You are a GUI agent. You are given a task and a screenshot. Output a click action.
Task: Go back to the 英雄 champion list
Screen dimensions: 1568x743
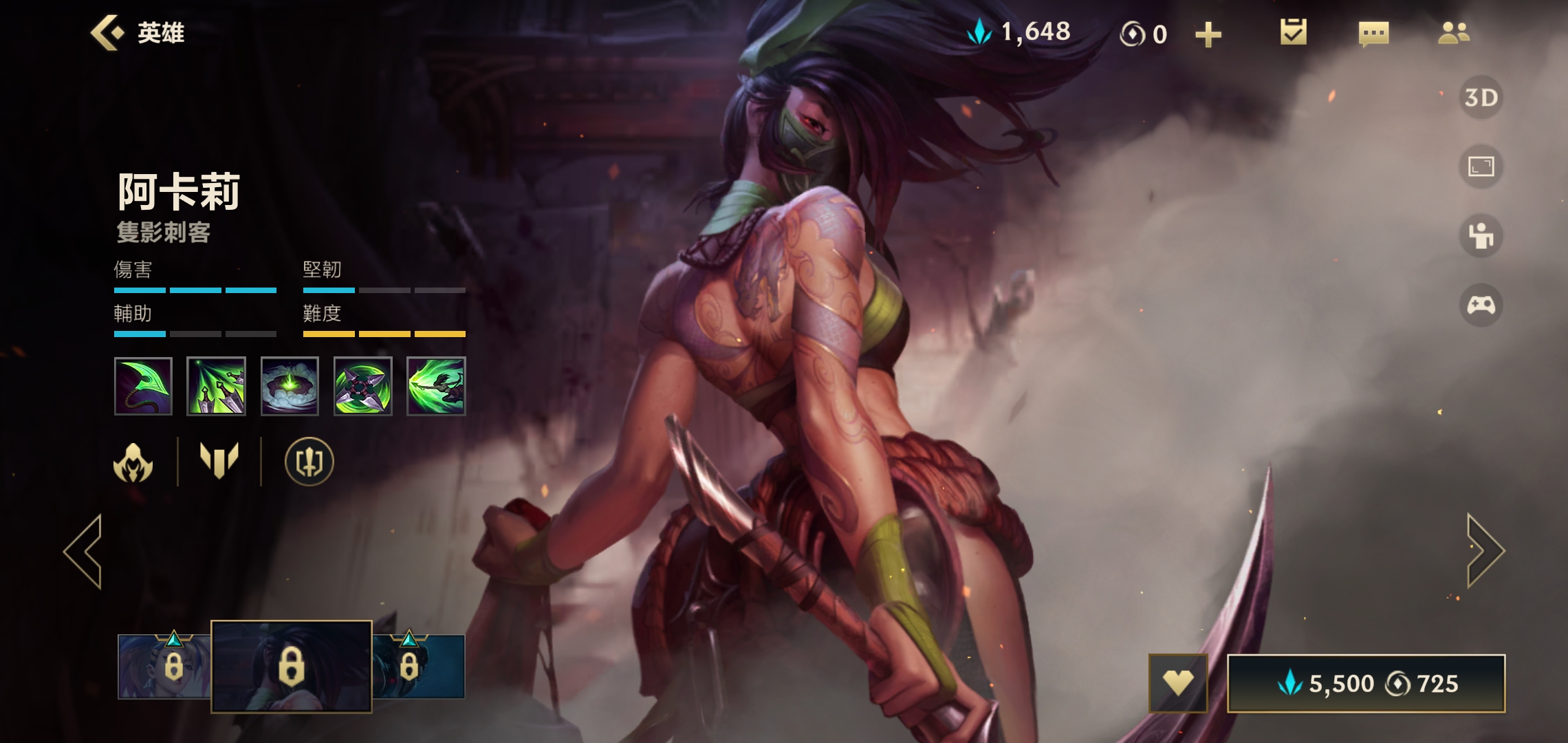138,33
